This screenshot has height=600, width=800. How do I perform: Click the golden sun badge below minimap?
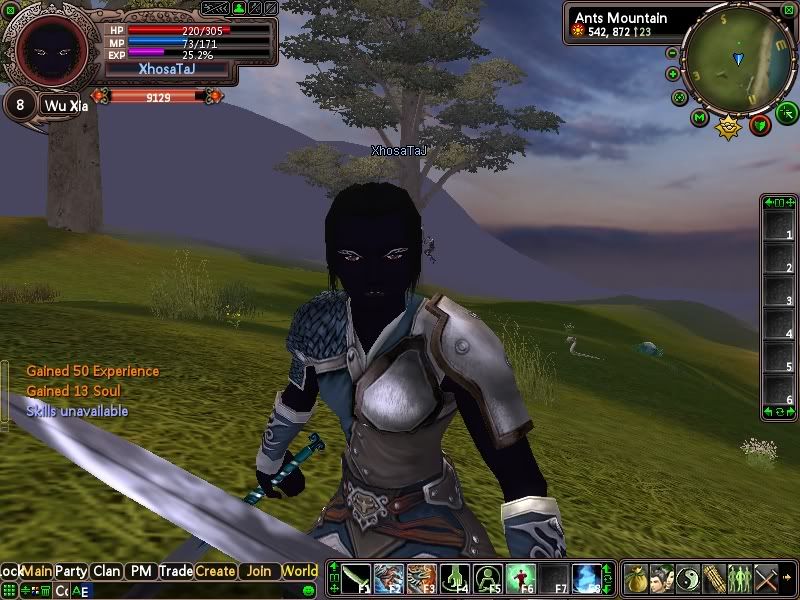point(730,127)
